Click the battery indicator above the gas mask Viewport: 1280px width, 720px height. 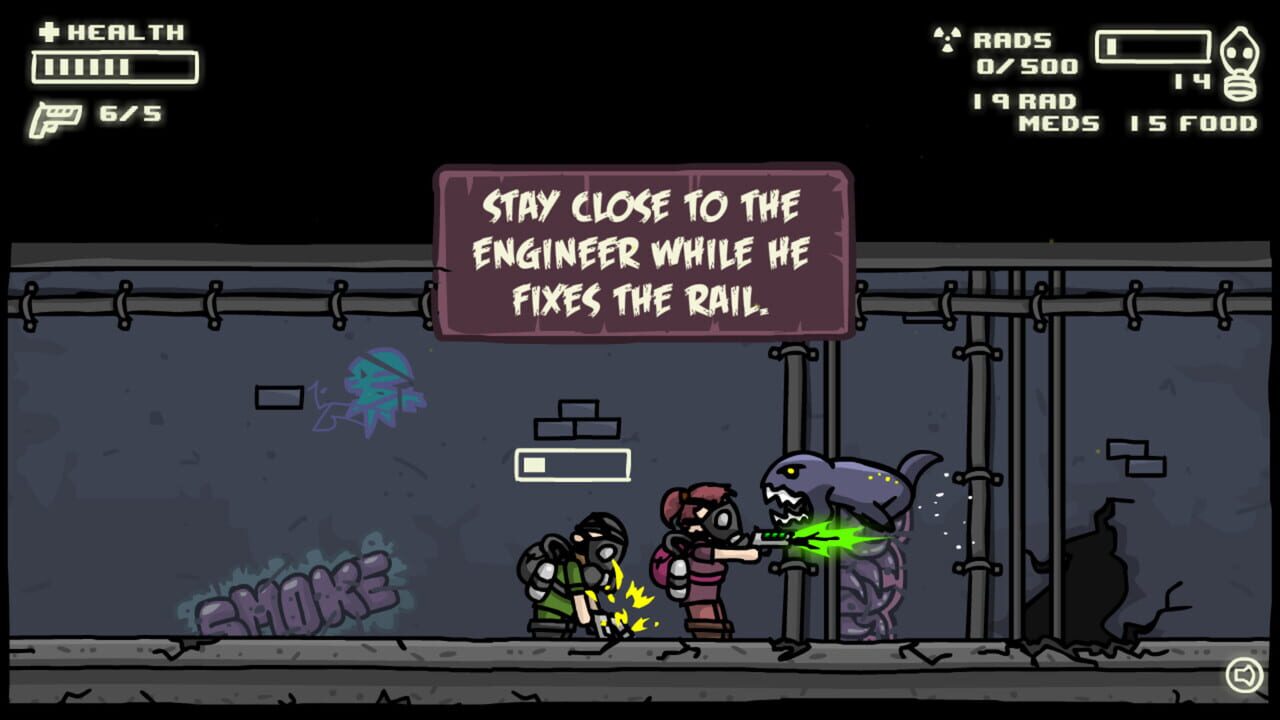[1150, 45]
